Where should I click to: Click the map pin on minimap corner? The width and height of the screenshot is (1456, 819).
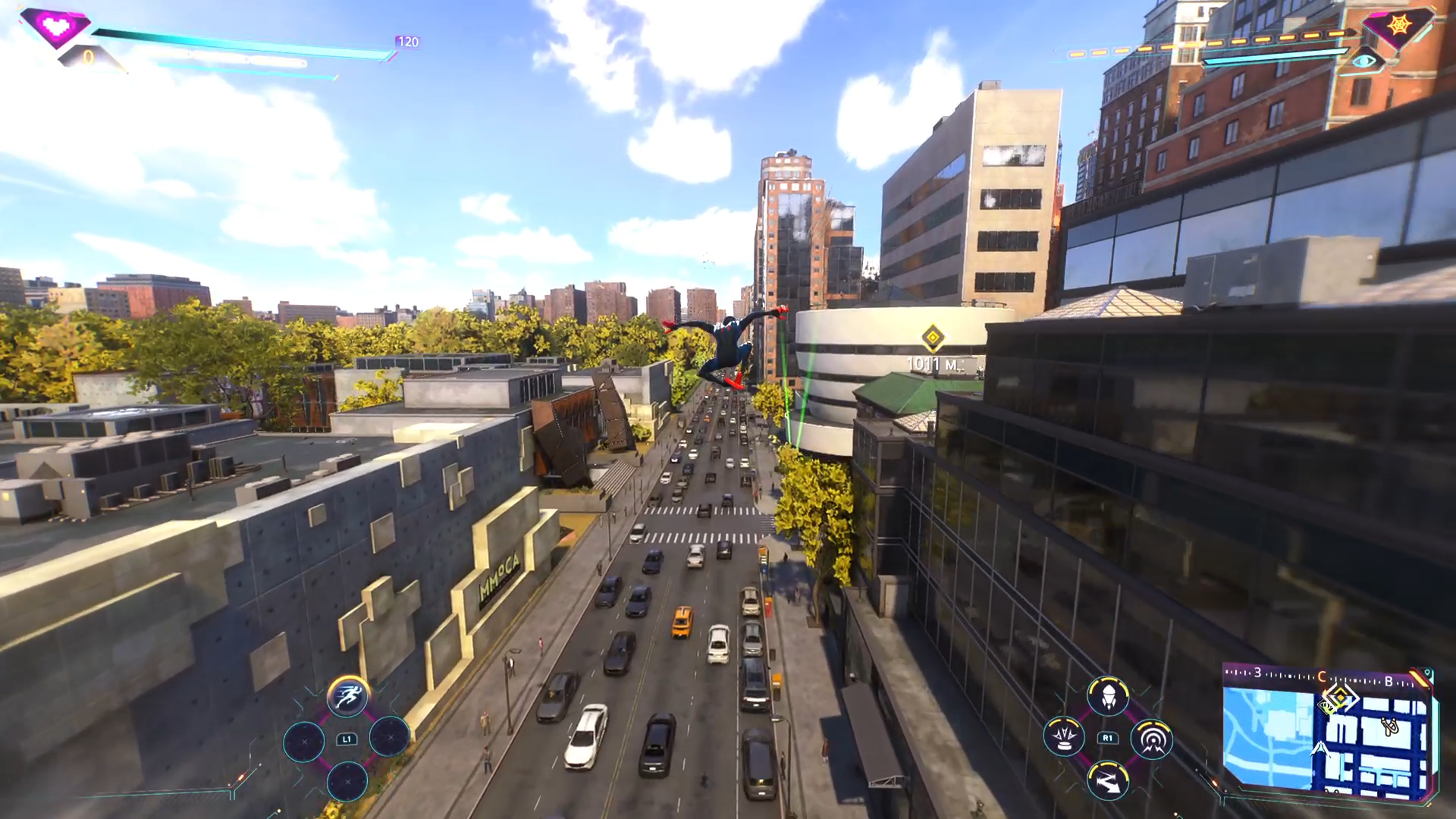click(x=1428, y=673)
